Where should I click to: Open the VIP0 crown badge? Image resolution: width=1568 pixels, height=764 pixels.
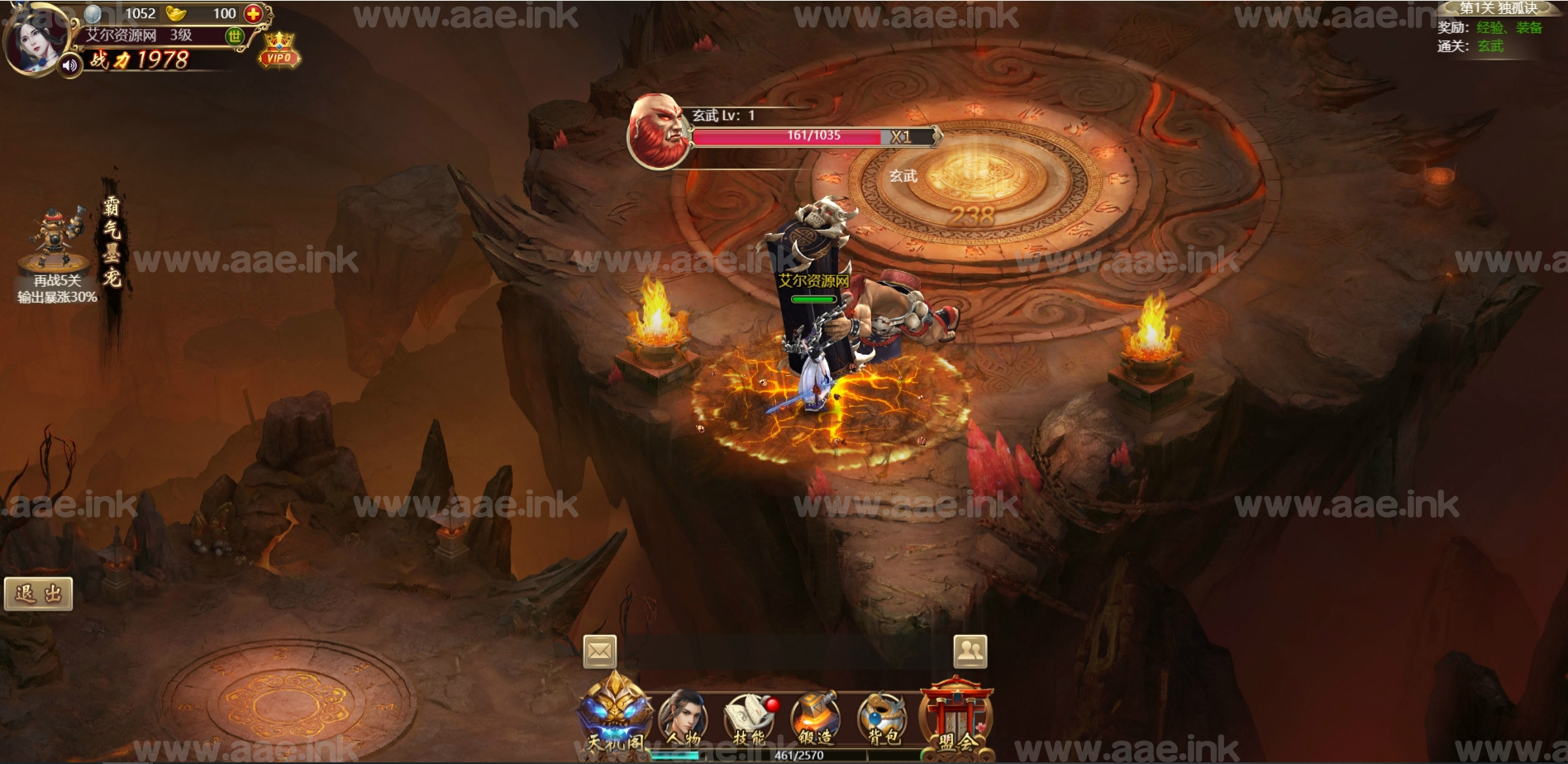279,50
